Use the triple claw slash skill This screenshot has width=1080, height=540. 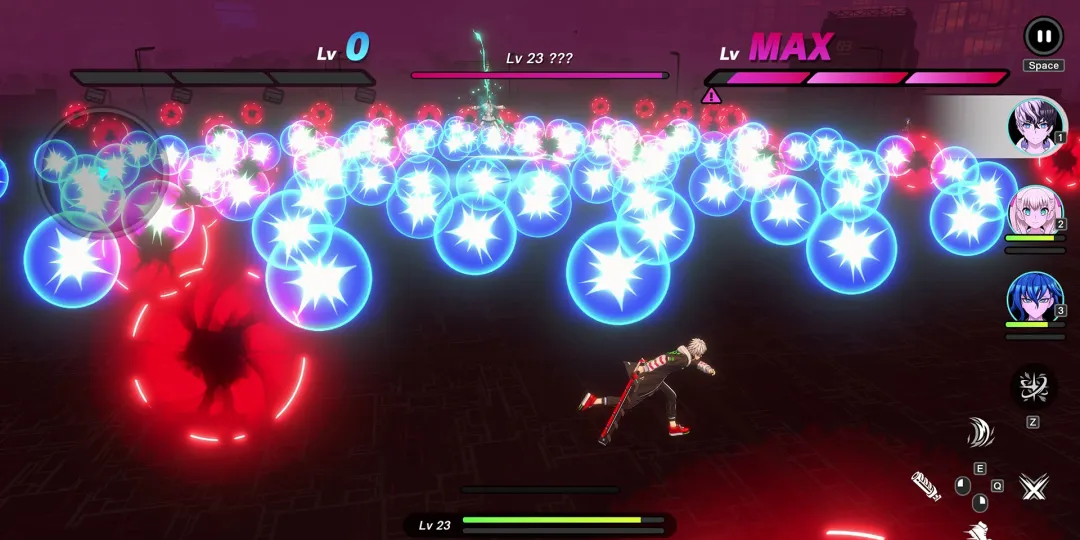980,433
